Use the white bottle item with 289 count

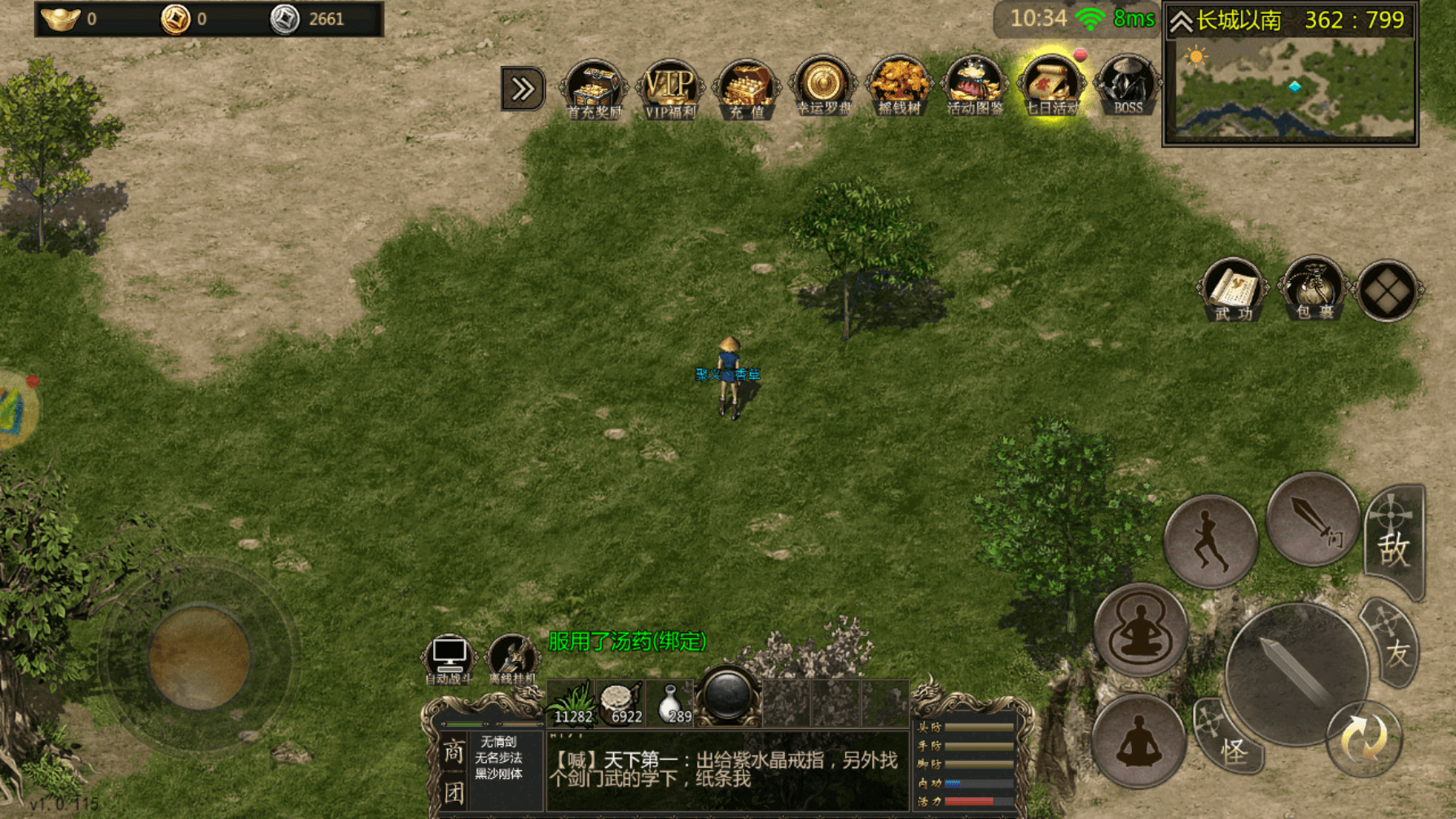[x=671, y=702]
